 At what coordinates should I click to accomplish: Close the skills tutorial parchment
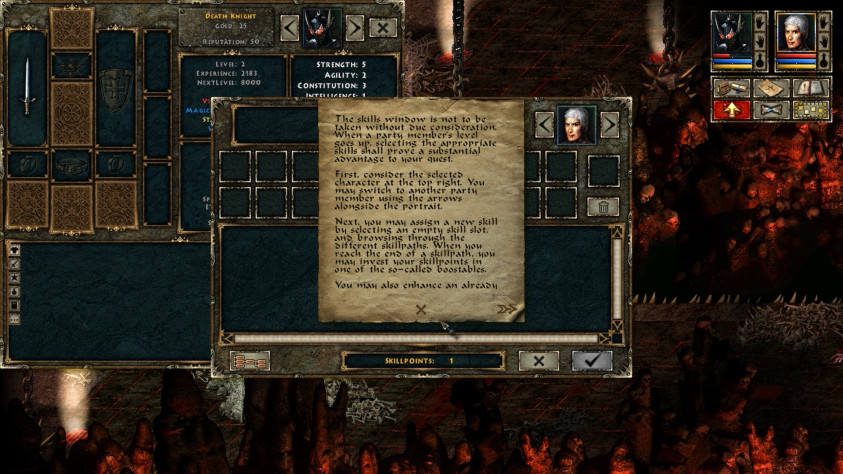pos(421,310)
